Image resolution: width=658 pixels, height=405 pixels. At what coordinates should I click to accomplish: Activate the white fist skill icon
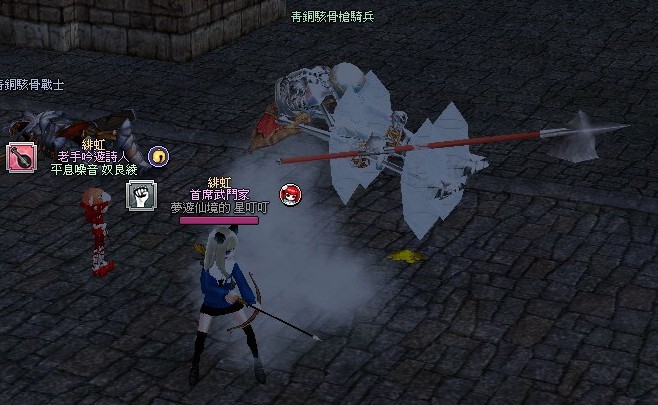pos(141,195)
